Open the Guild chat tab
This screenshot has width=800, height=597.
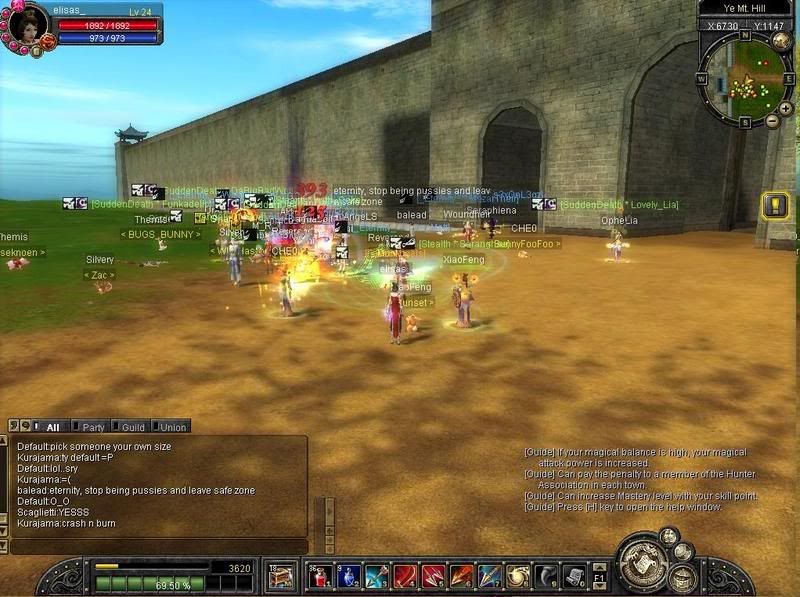pos(133,427)
